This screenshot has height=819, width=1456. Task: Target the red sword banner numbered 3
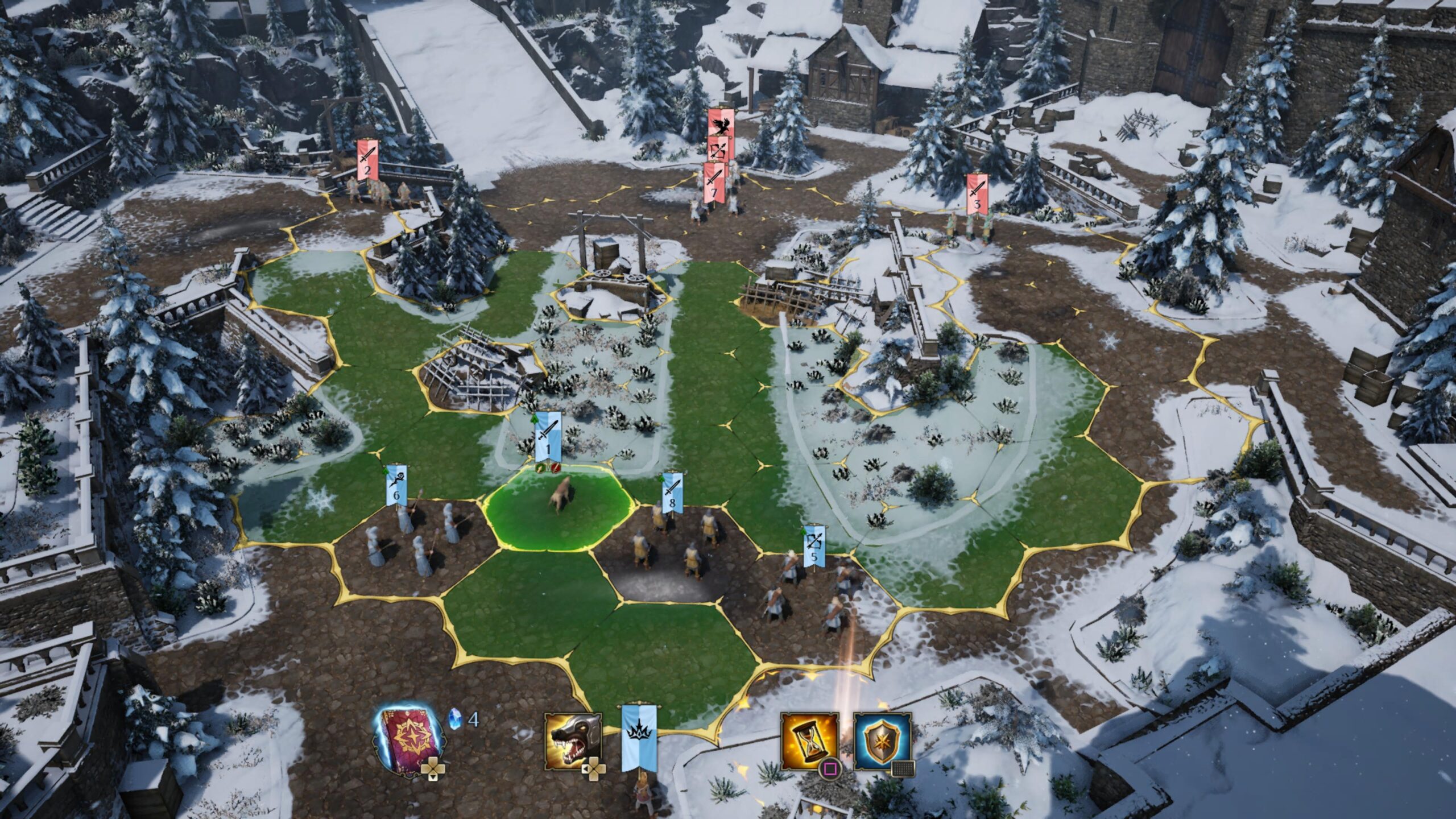[977, 194]
